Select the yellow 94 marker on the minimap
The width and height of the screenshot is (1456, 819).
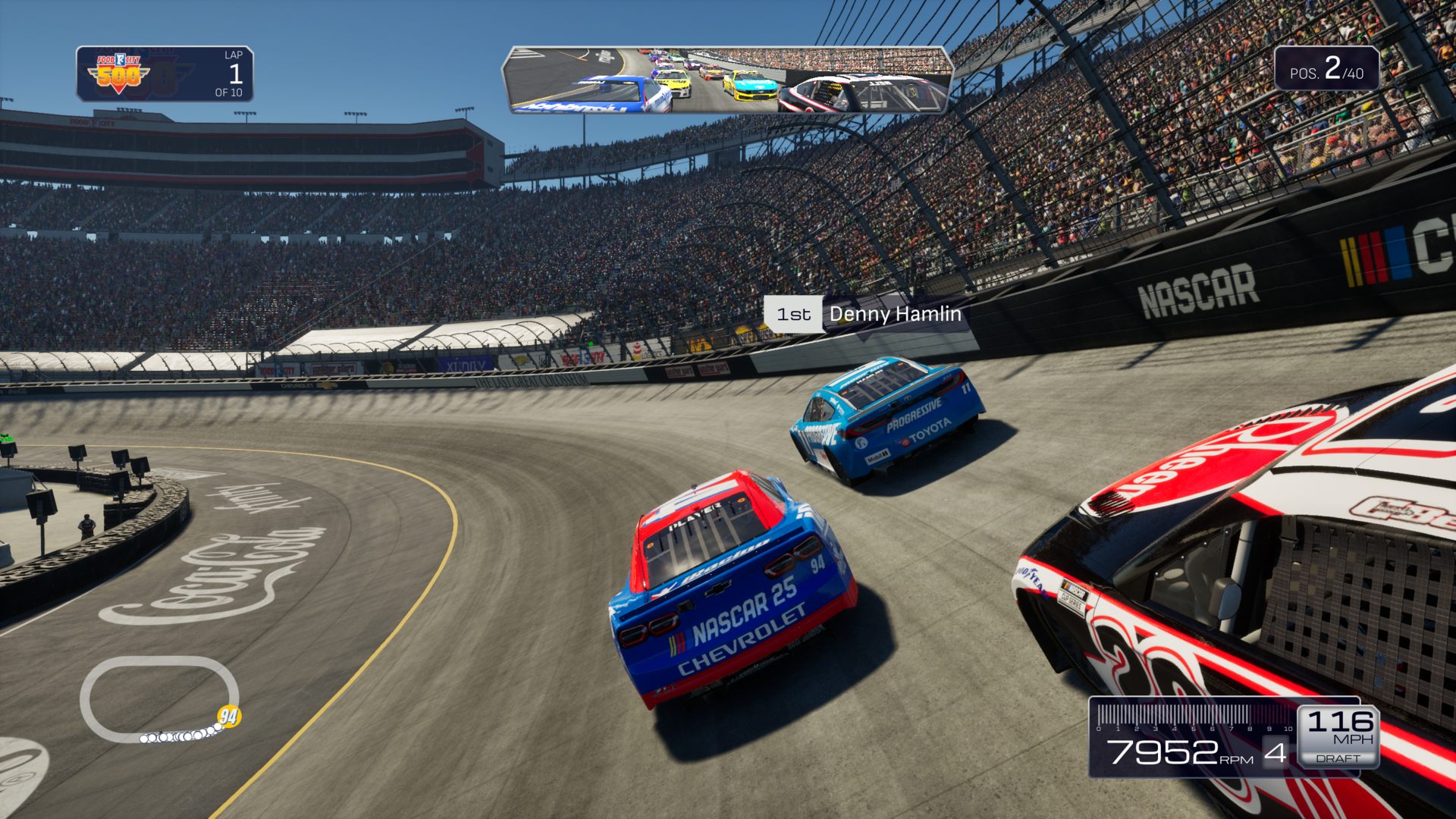(x=228, y=716)
